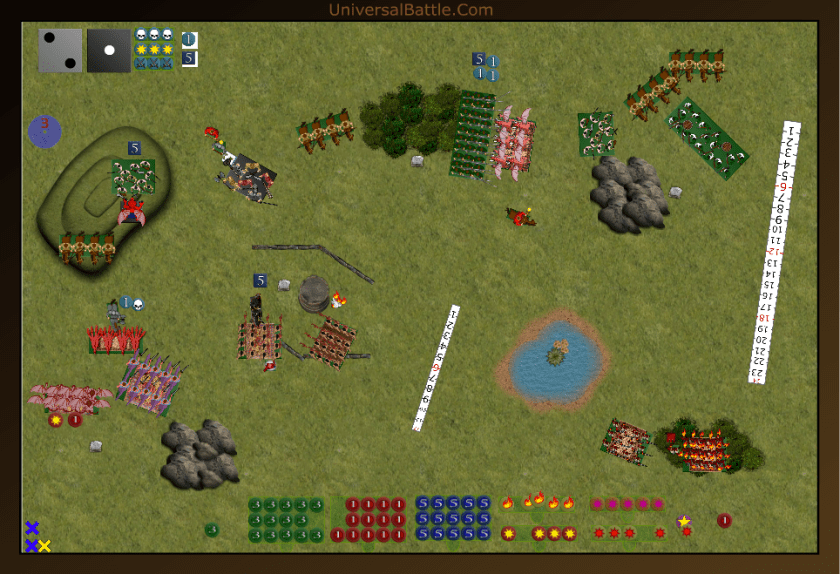840x574 pixels.
Task: Select the short numbered ruler beside the pond
Action: [436, 368]
